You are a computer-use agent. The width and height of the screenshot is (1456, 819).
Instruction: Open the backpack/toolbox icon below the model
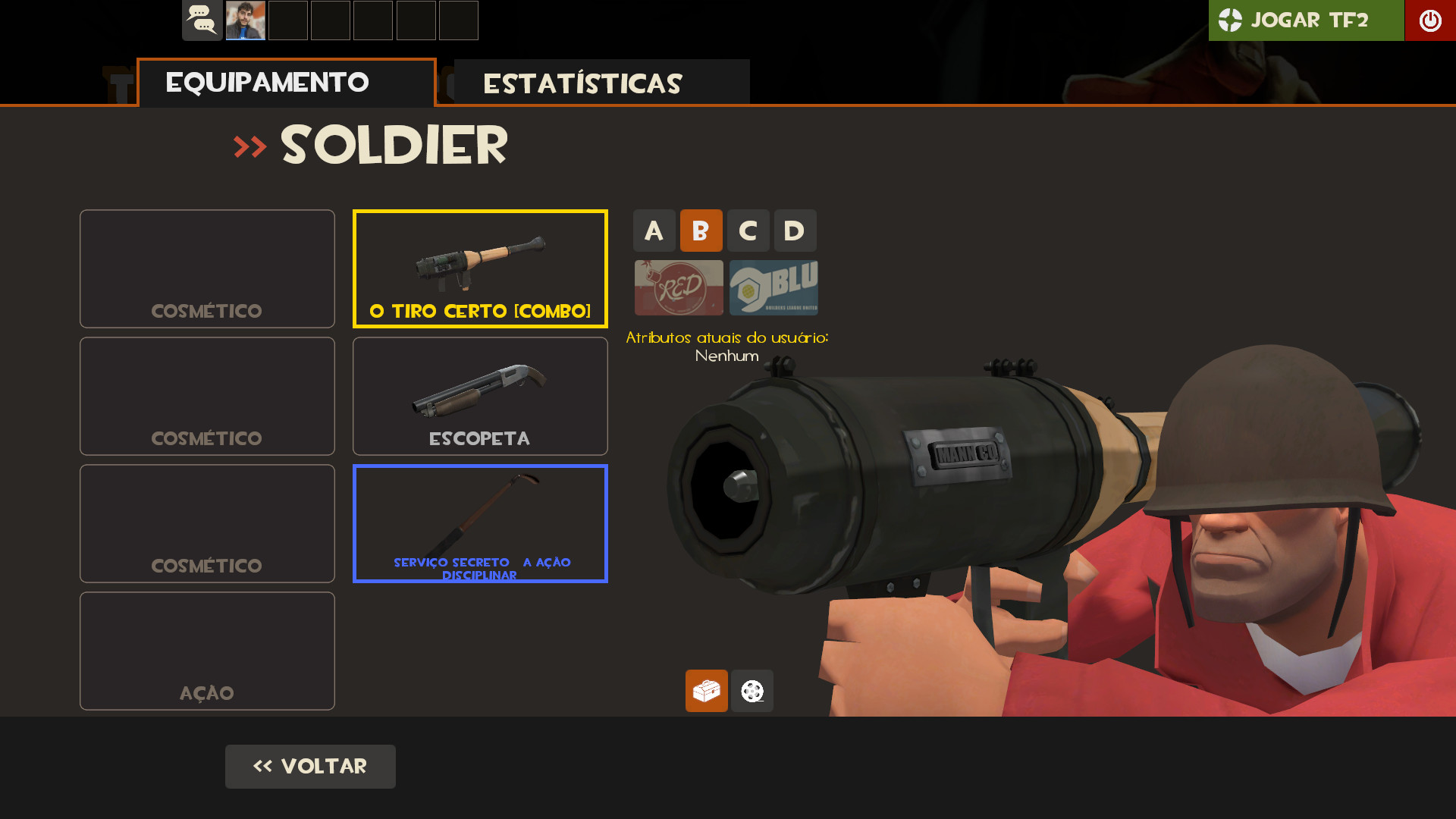coord(706,691)
